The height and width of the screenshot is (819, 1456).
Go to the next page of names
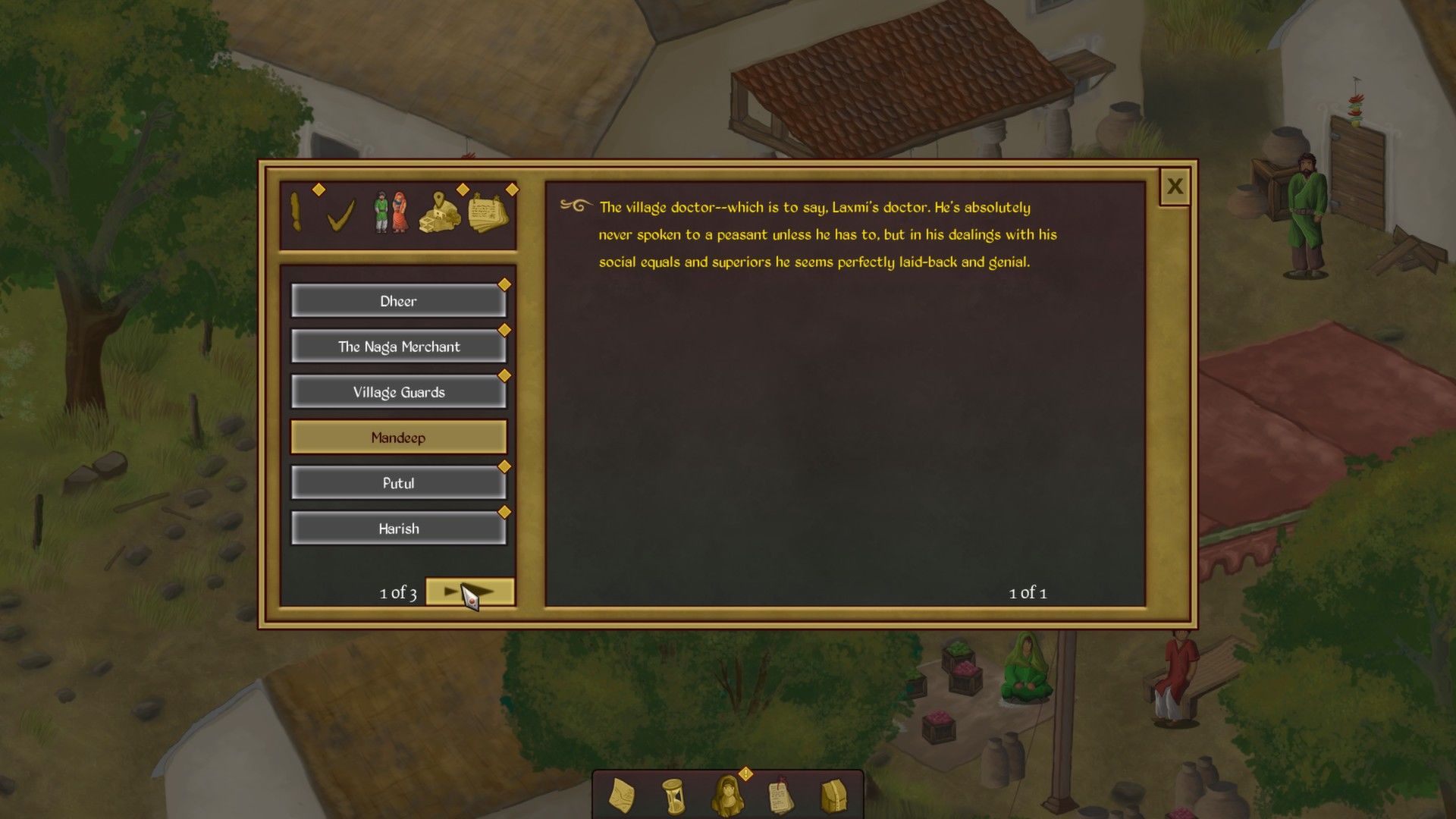coord(470,591)
